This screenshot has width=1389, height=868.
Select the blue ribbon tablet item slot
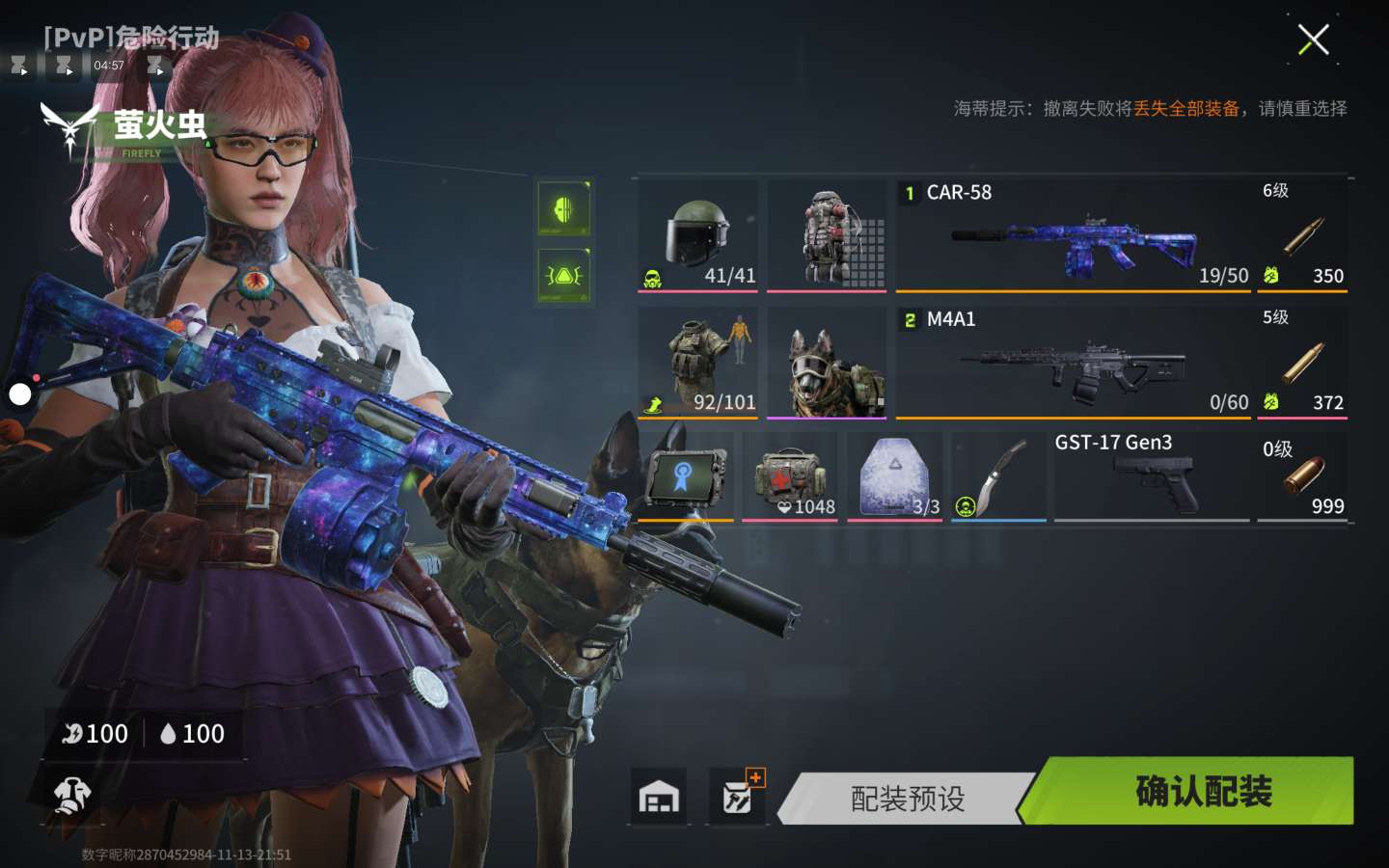point(686,477)
